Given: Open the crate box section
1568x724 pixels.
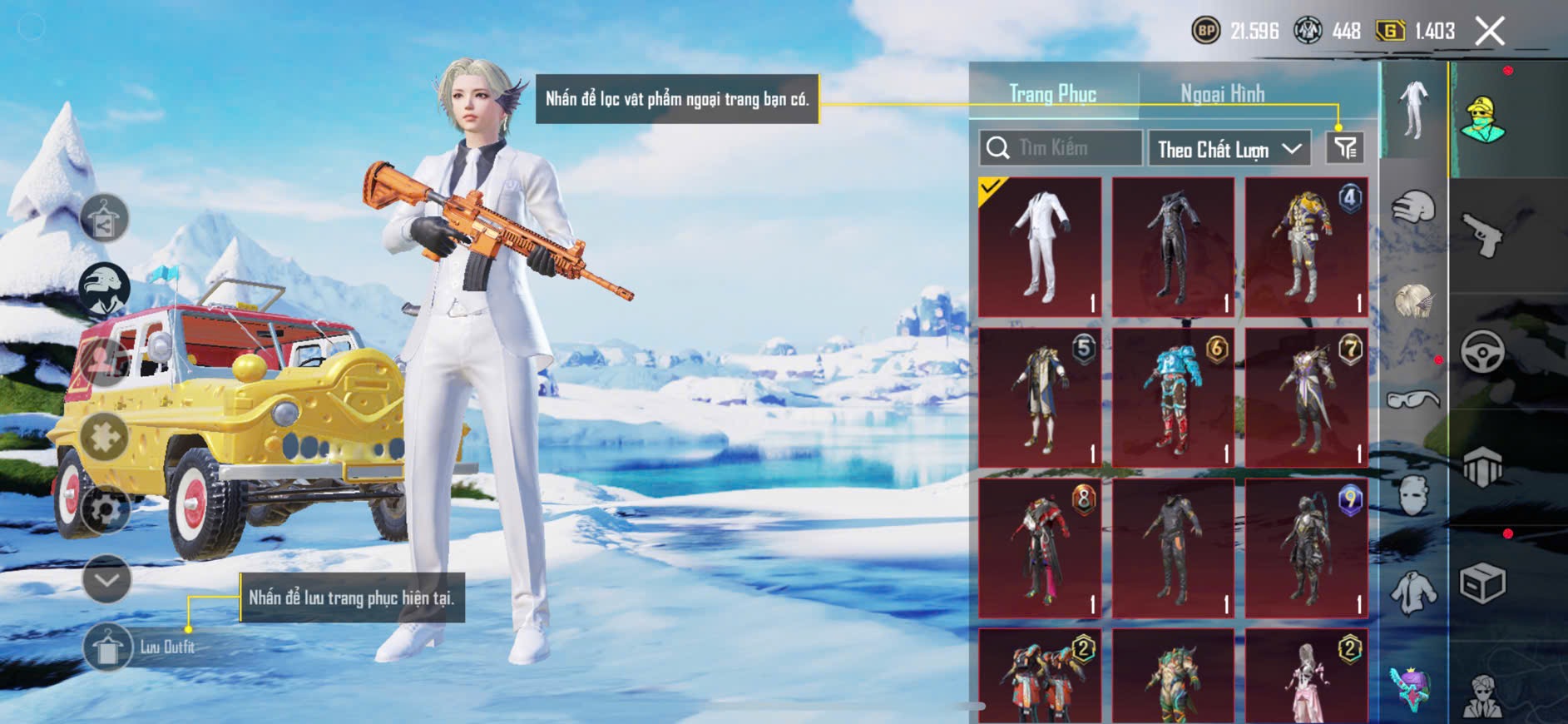Looking at the screenshot, I should [1482, 583].
